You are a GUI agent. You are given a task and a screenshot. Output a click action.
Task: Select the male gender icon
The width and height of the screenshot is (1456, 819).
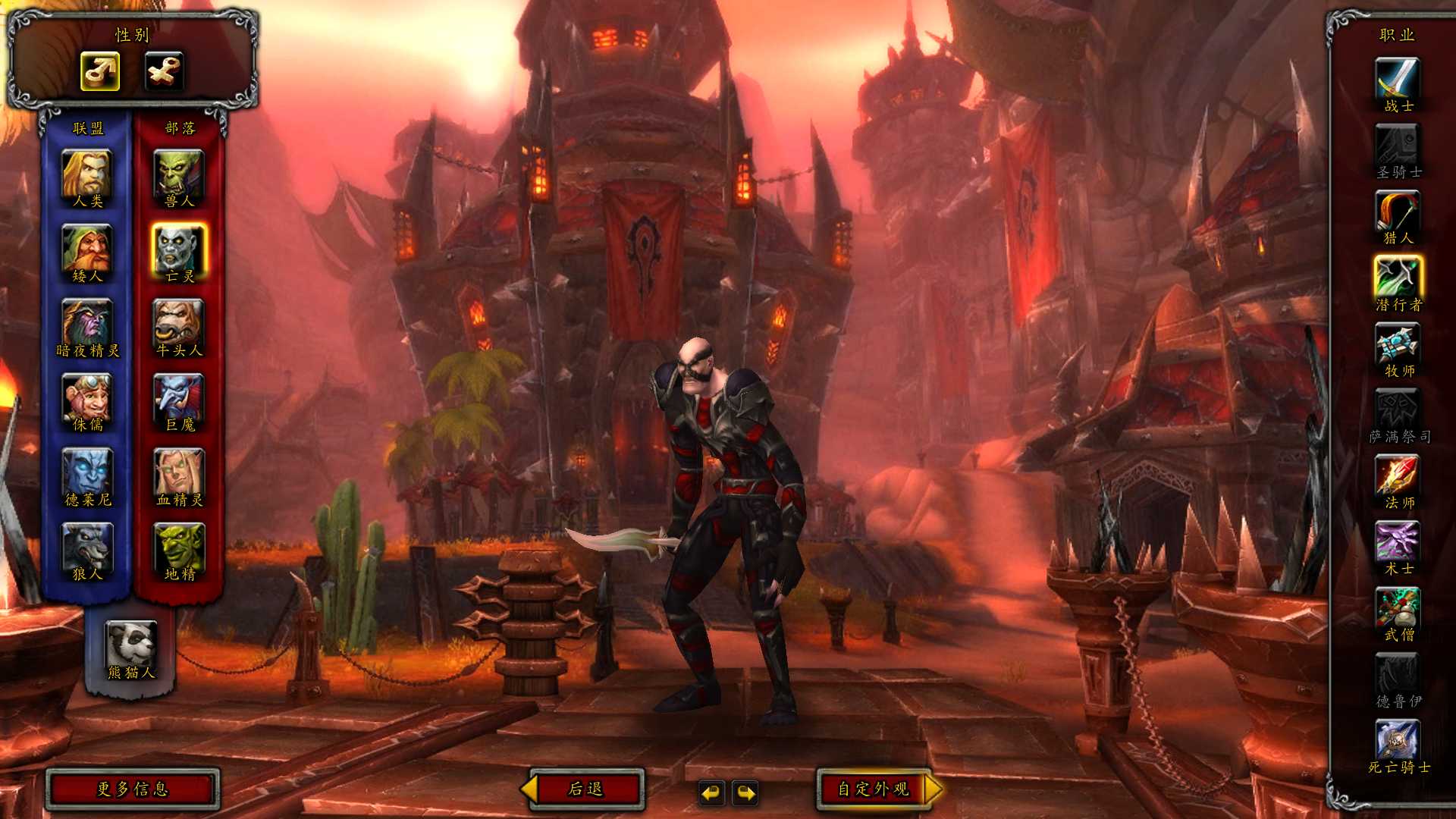pyautogui.click(x=100, y=71)
